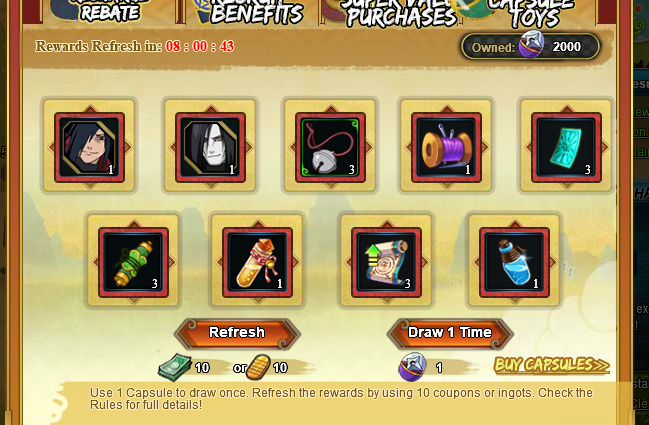The image size is (649, 425).
Task: Draw 1 Time from the capsules
Action: tap(450, 333)
